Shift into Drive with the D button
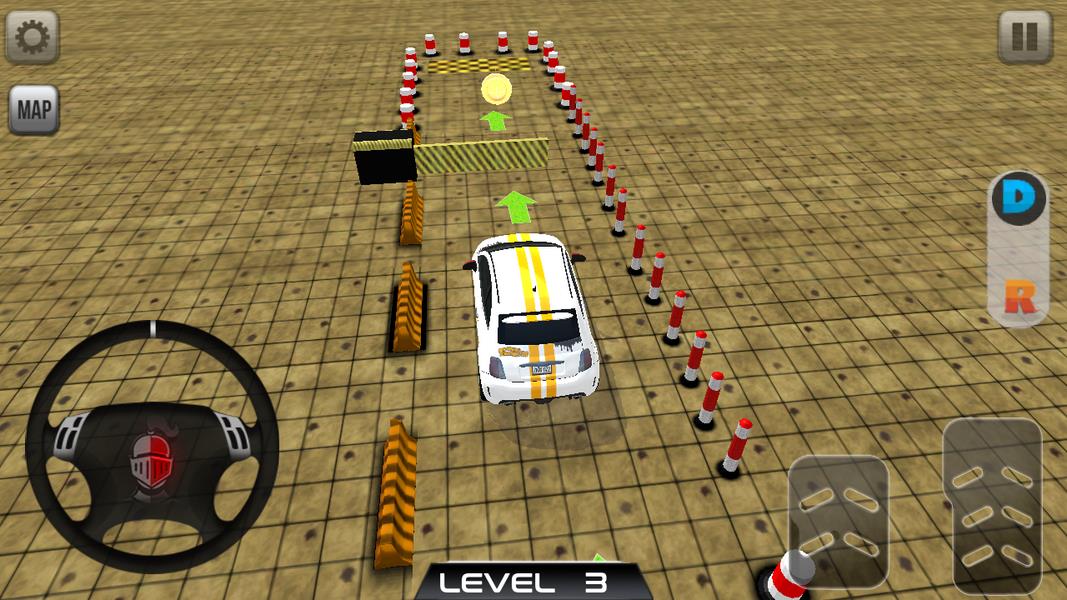Viewport: 1067px width, 600px height. pyautogui.click(x=1018, y=199)
